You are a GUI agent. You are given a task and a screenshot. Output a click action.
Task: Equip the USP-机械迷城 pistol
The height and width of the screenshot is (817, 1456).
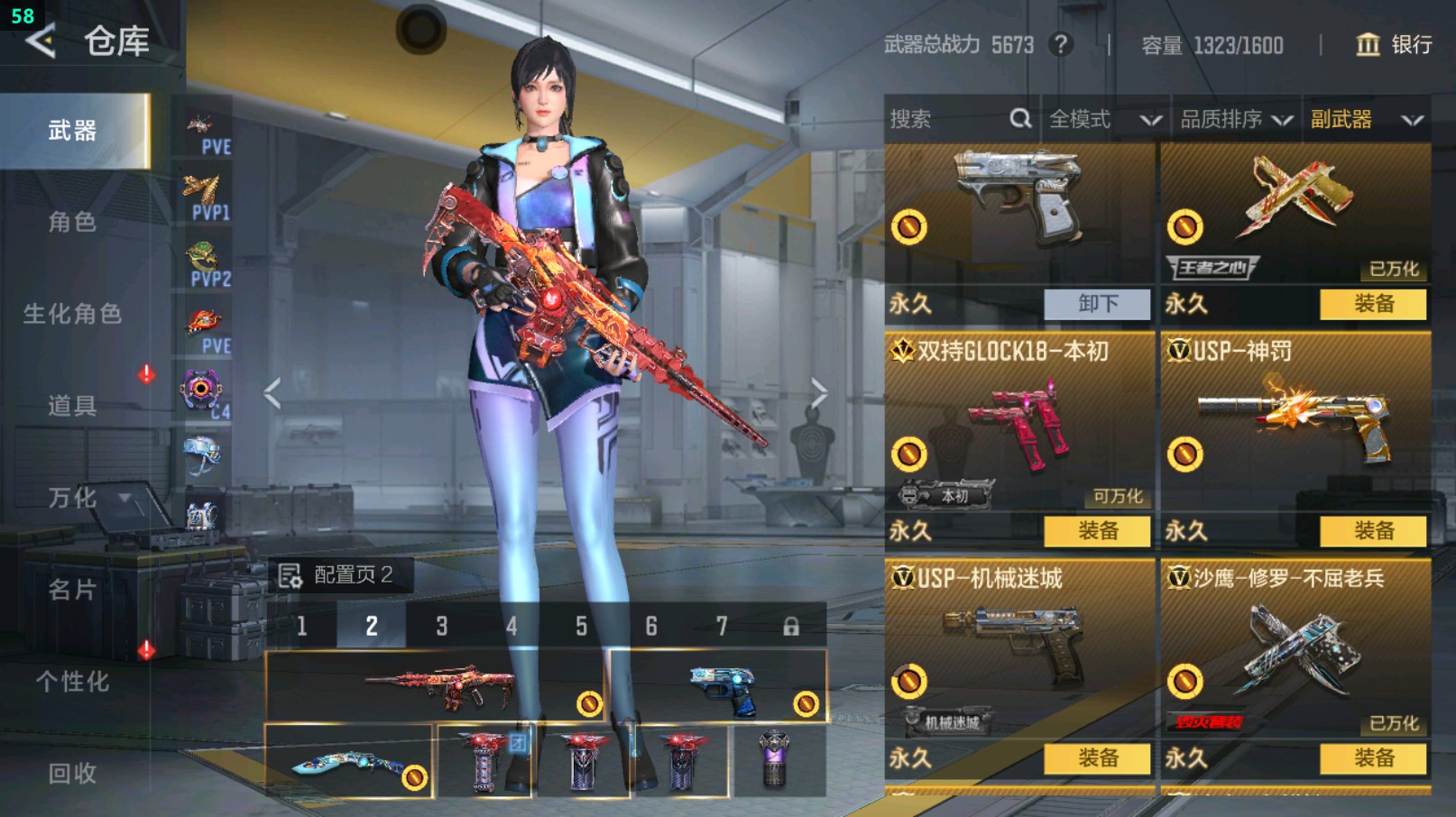tap(1097, 758)
